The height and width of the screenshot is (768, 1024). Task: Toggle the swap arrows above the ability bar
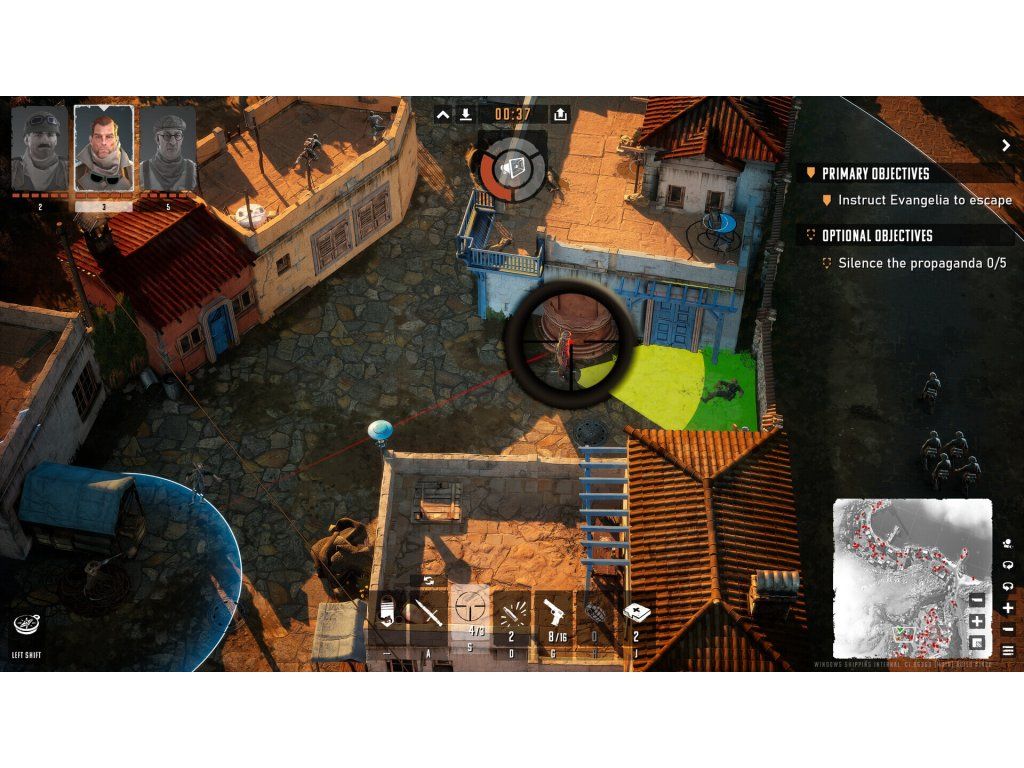[x=428, y=580]
